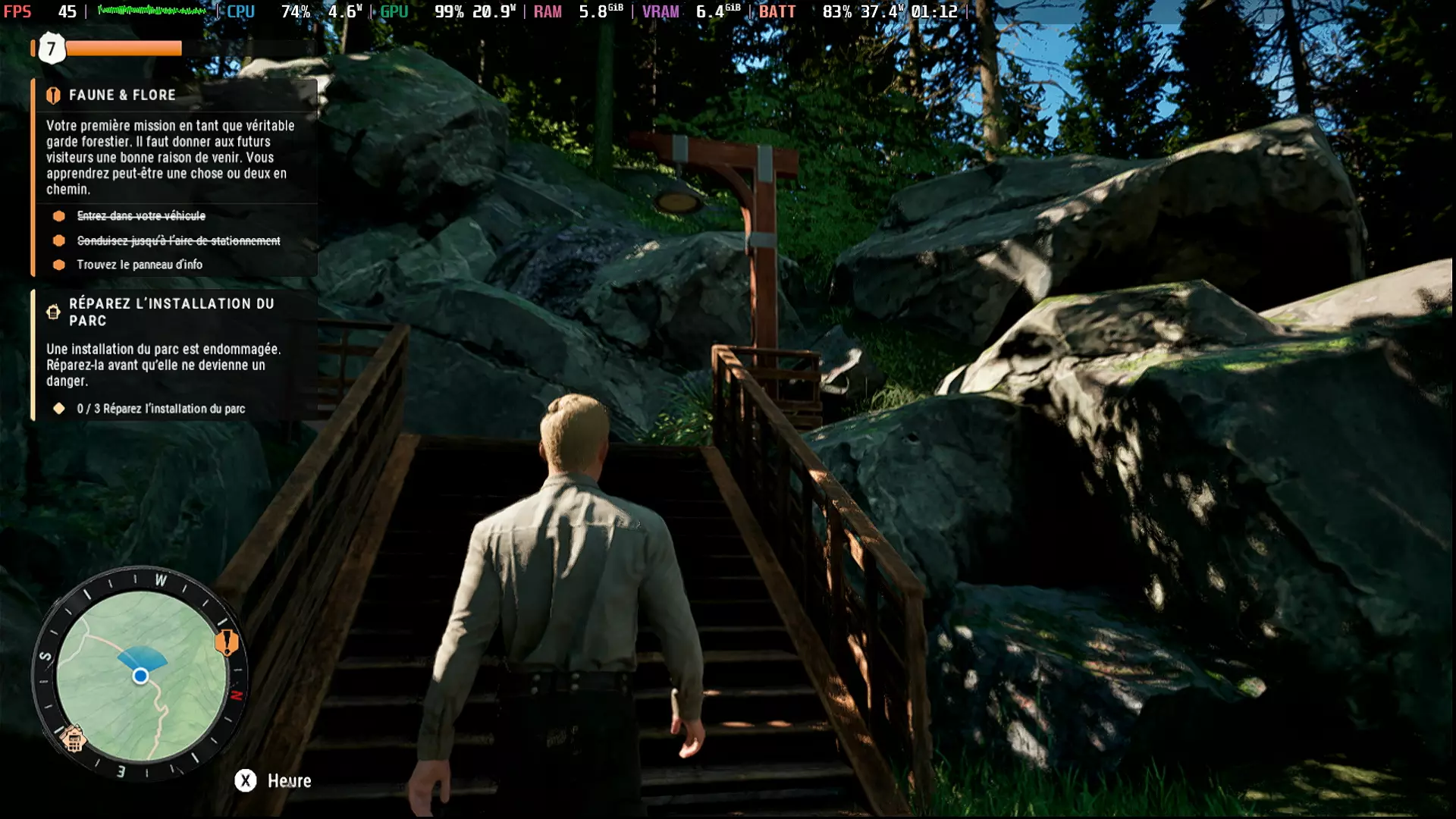Click the orange exclamation marker on the minimap
Screen dimensions: 1456x819
pyautogui.click(x=226, y=643)
